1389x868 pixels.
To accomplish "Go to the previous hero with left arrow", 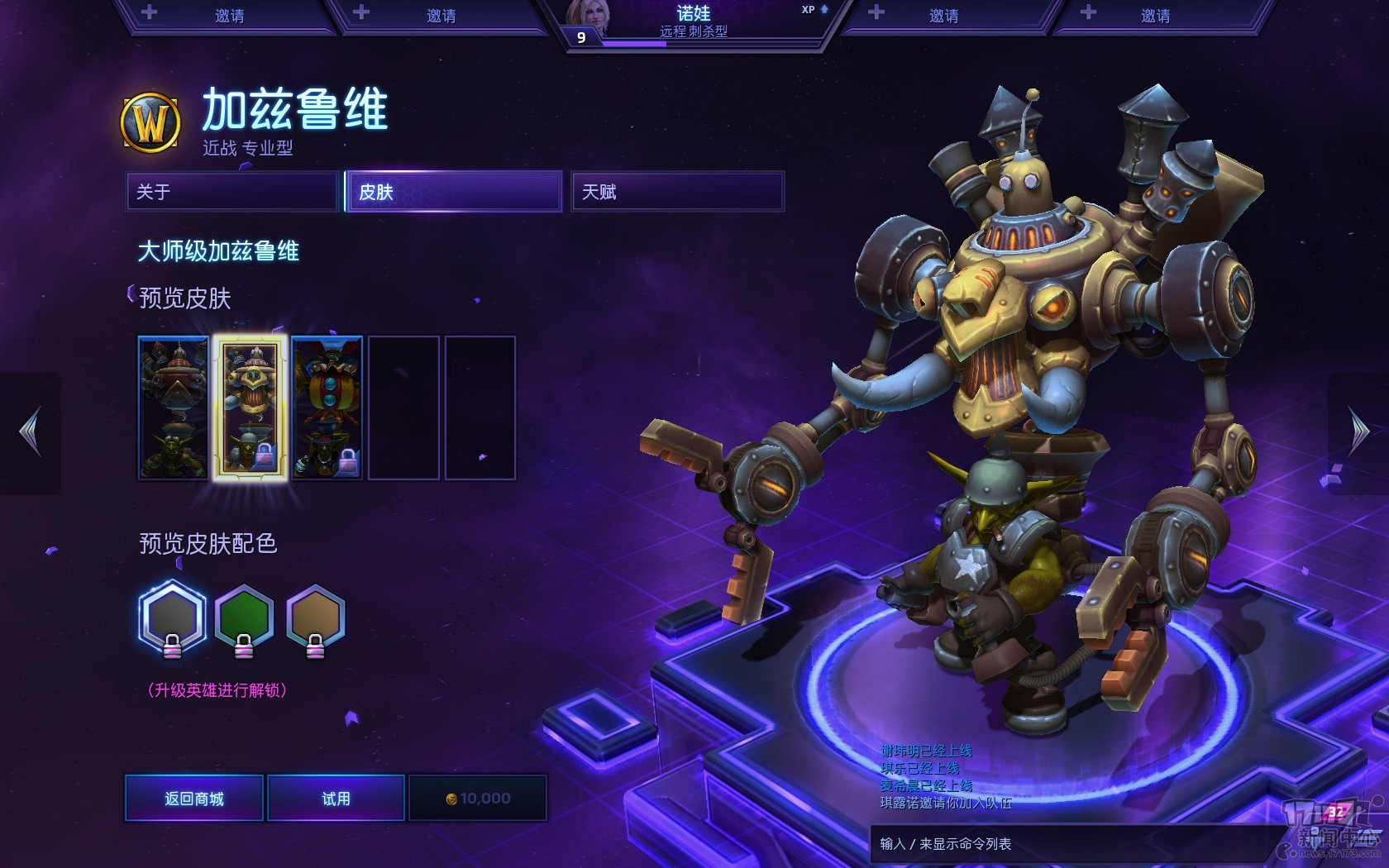I will tap(31, 432).
